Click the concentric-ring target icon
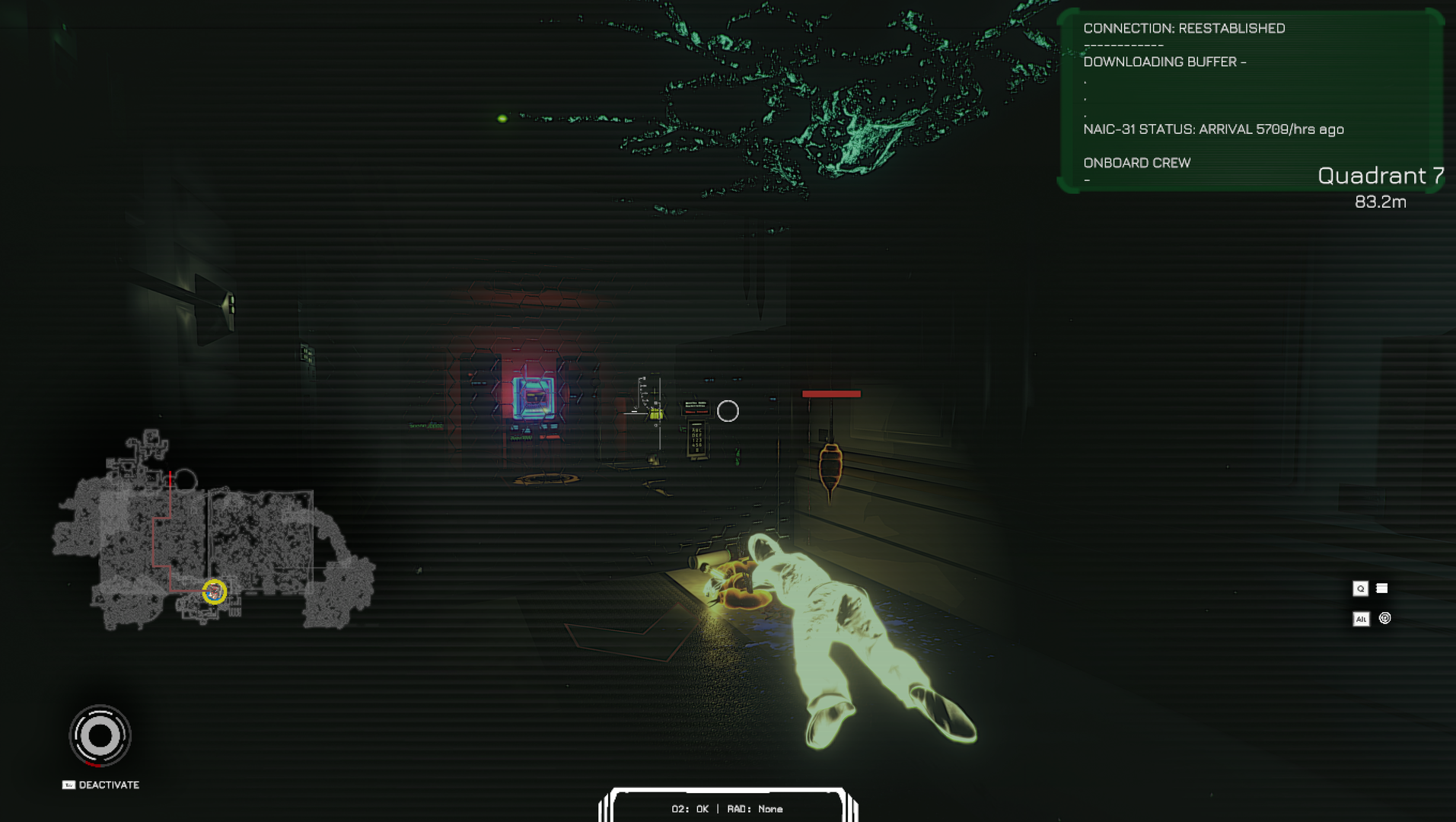 tap(1385, 619)
